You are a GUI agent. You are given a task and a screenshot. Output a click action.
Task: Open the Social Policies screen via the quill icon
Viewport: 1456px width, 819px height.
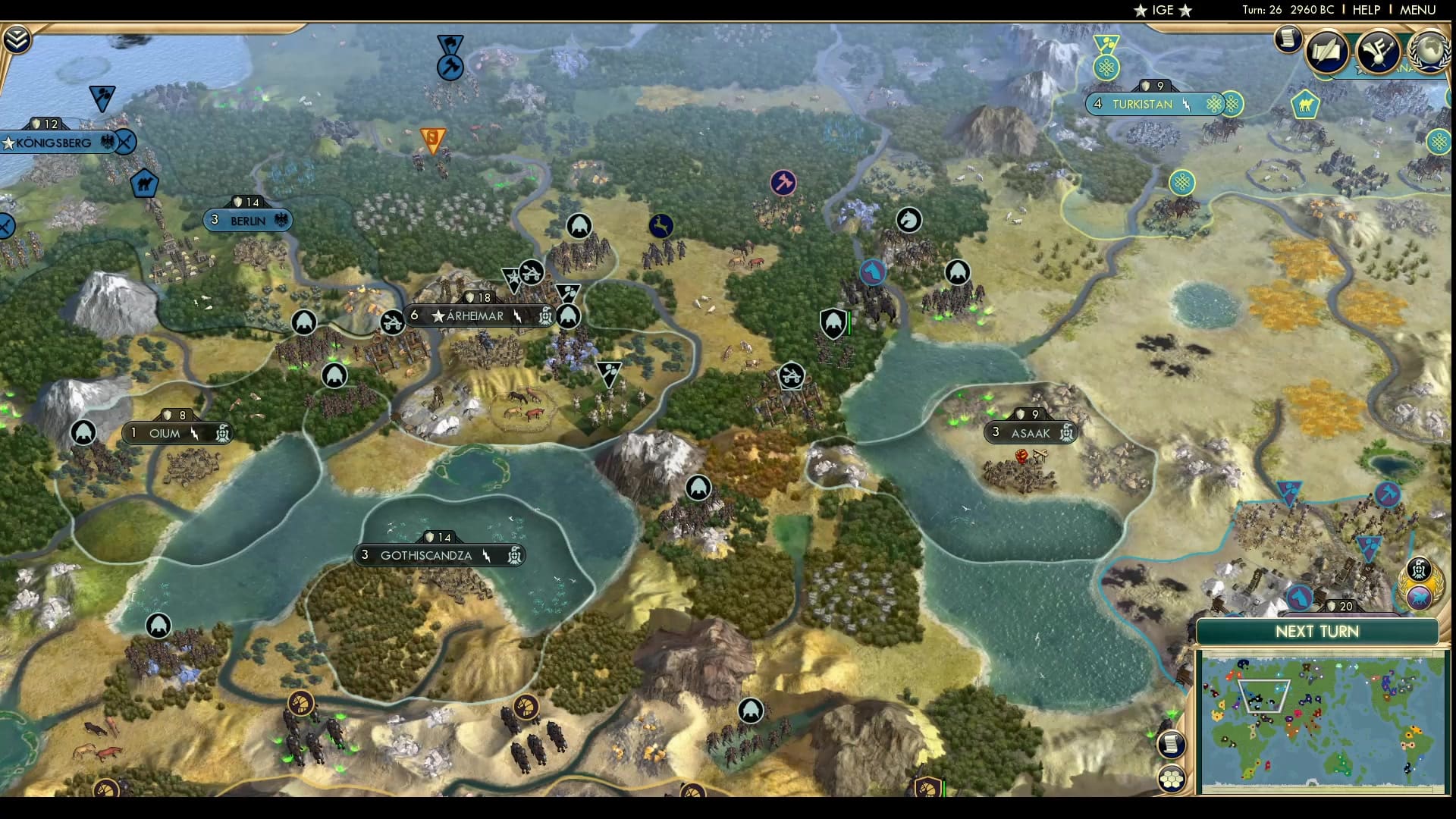tap(1327, 52)
